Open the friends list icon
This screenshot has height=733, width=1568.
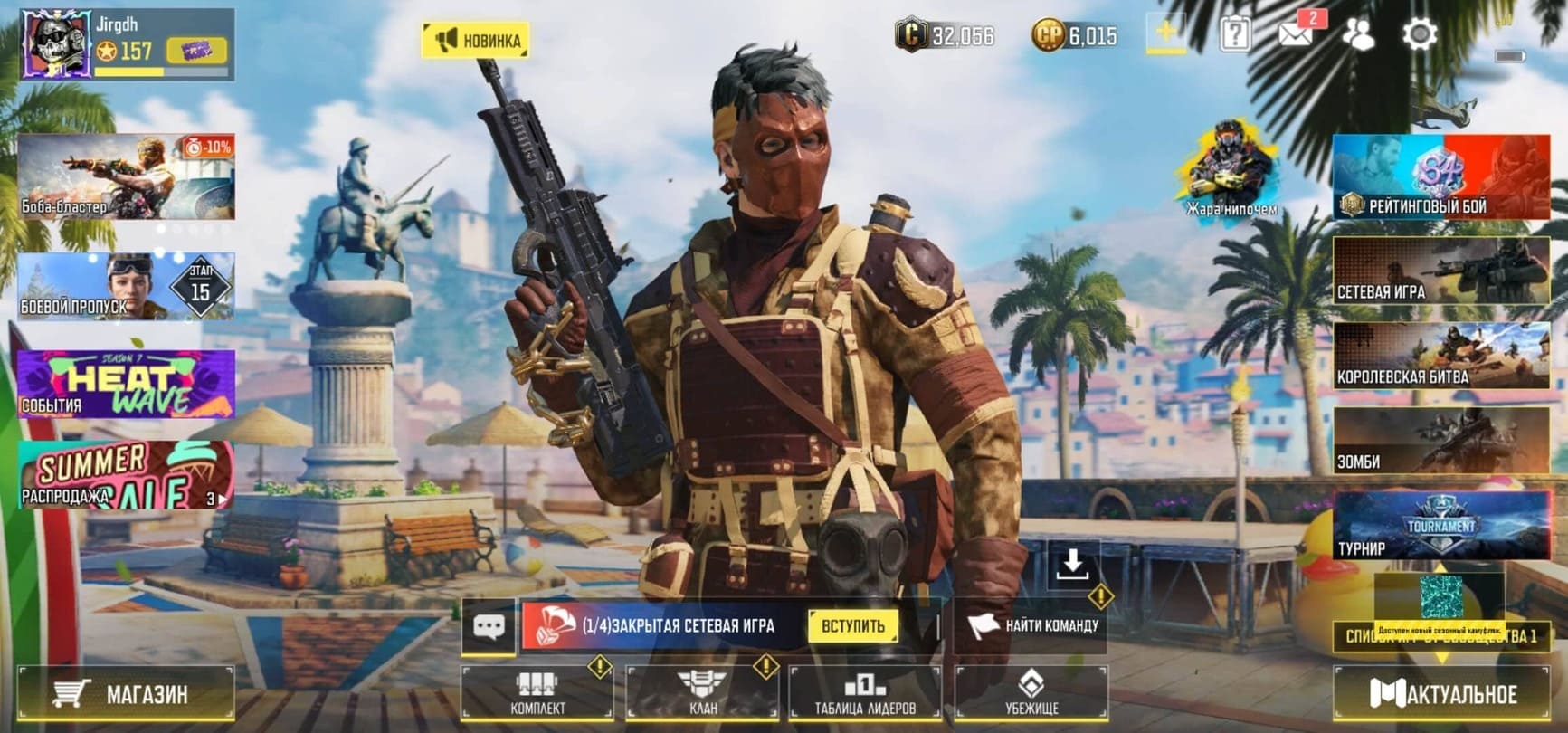(1357, 35)
